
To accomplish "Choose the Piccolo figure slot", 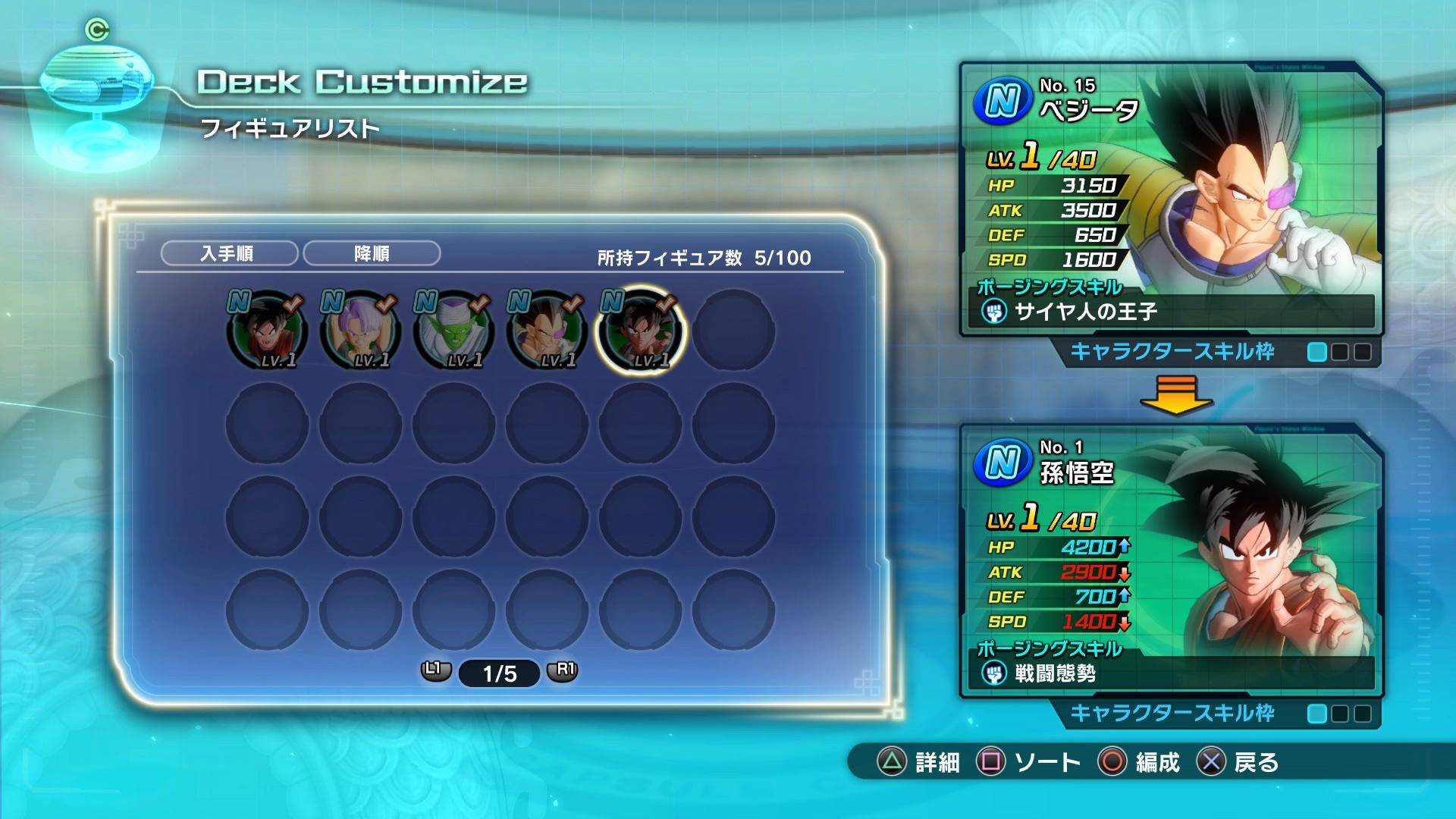I will pos(453,331).
